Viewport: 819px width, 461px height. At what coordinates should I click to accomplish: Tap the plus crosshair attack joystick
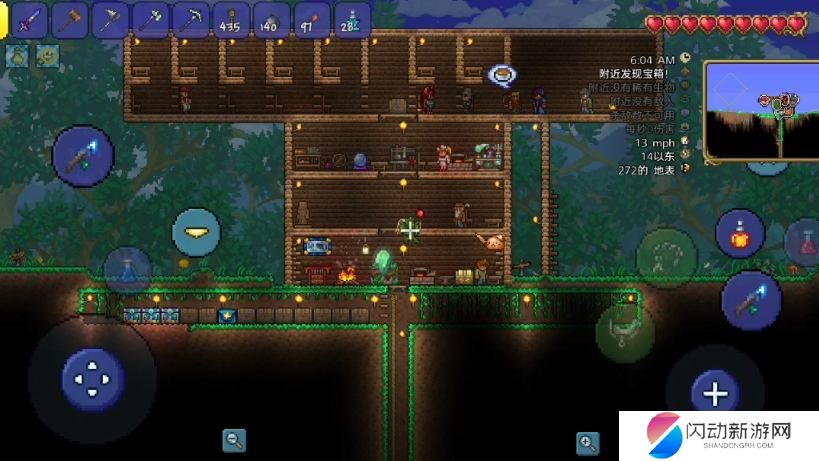pos(715,393)
